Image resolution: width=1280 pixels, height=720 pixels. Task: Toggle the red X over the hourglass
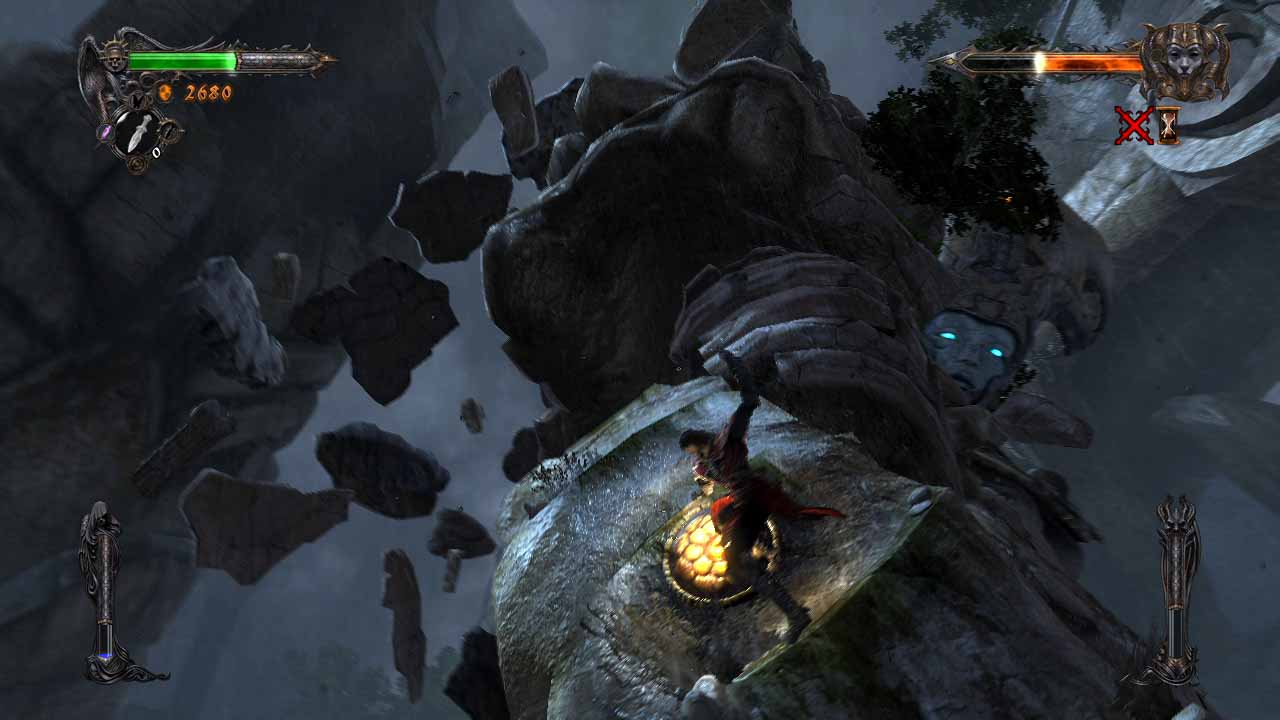(x=1135, y=126)
